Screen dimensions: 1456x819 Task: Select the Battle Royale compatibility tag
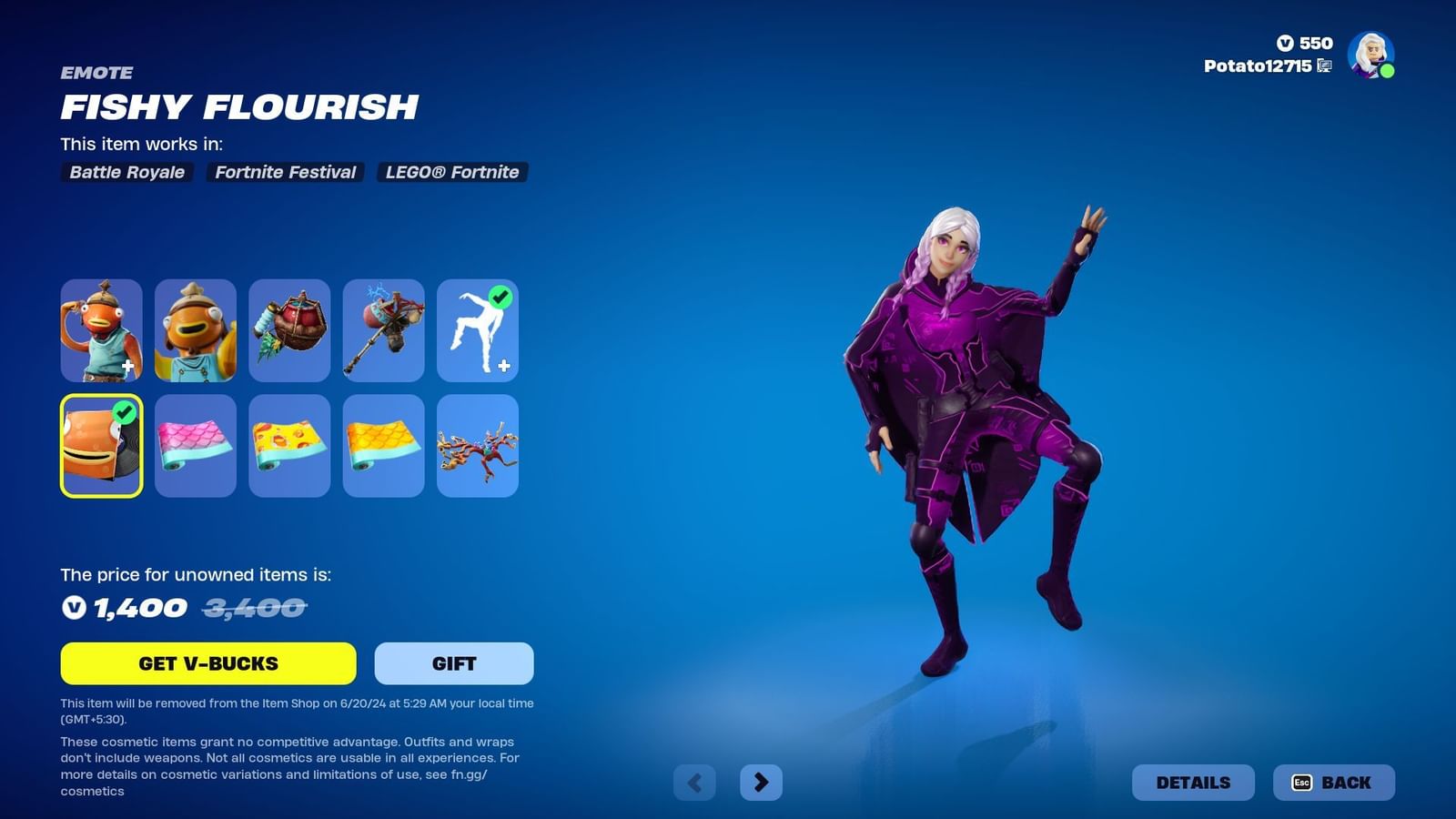pos(126,172)
